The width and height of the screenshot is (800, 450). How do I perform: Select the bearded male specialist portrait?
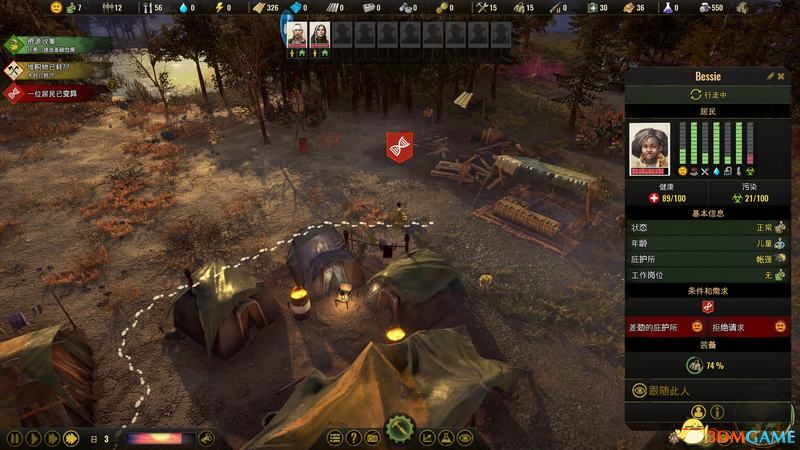[296, 34]
